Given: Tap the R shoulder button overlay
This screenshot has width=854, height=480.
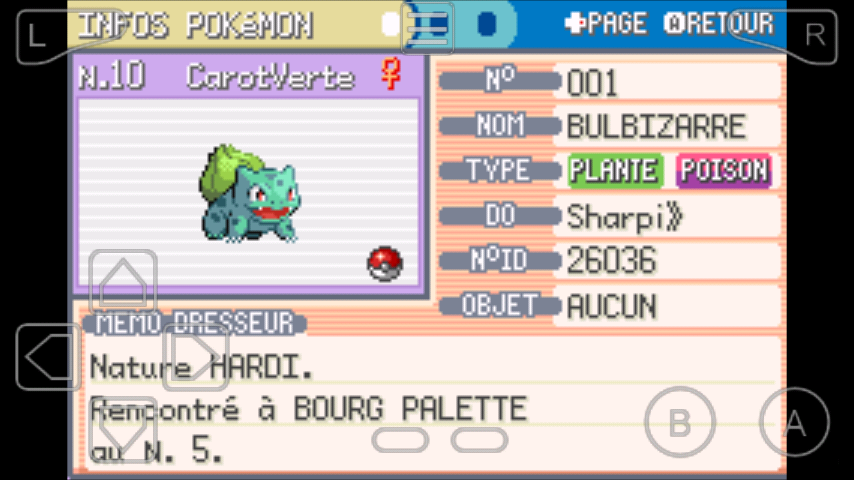Looking at the screenshot, I should coord(813,35).
